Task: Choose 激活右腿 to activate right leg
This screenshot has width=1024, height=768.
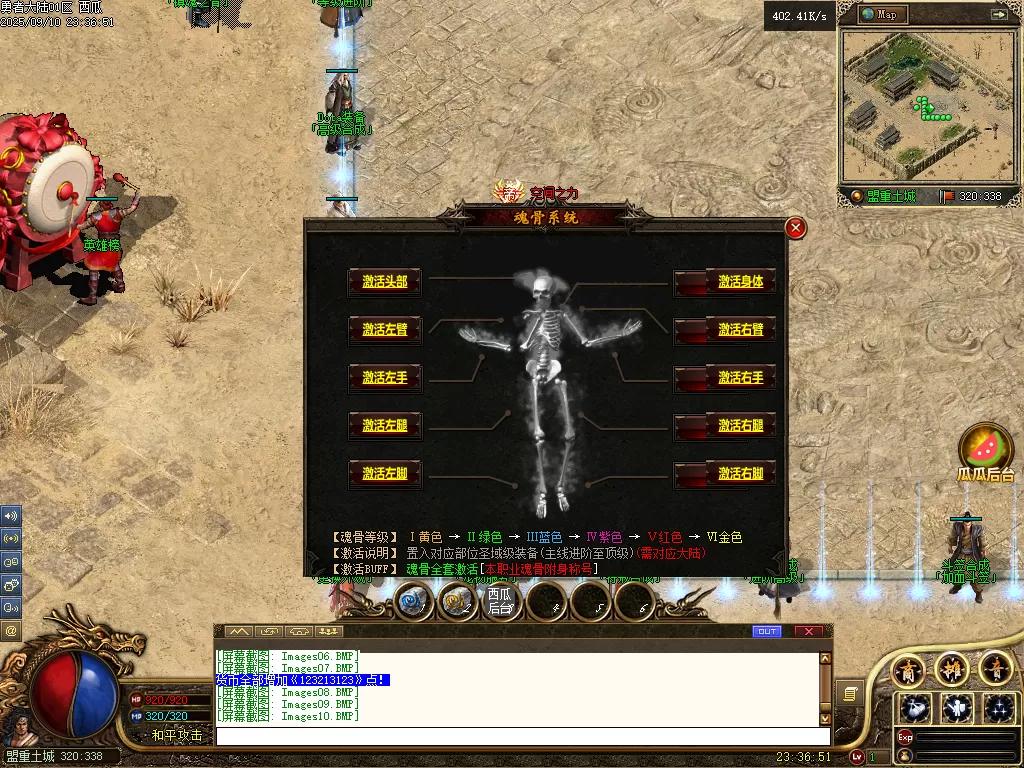Action: coord(739,426)
